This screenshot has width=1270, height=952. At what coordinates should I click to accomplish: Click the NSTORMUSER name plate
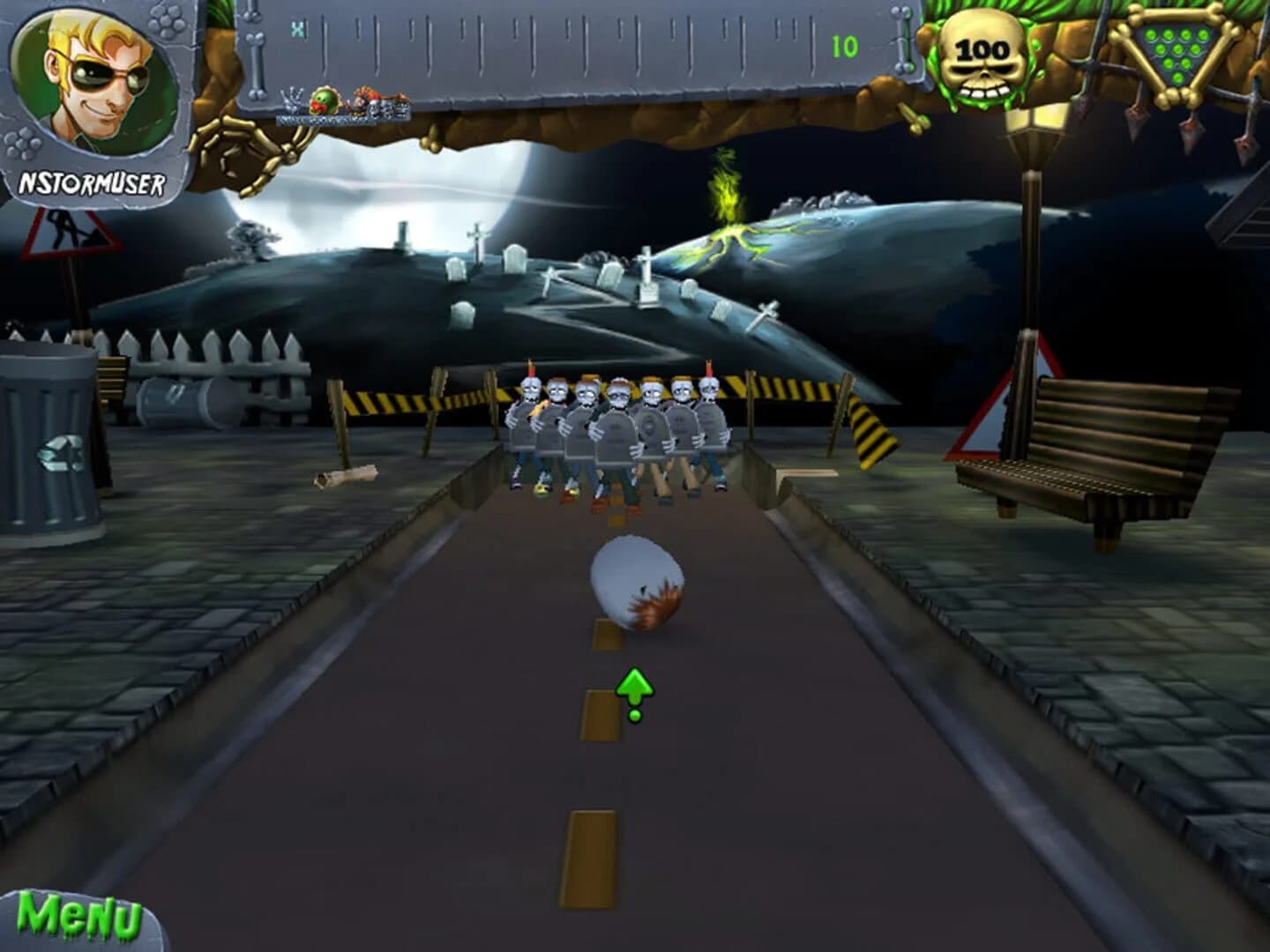coord(94,181)
